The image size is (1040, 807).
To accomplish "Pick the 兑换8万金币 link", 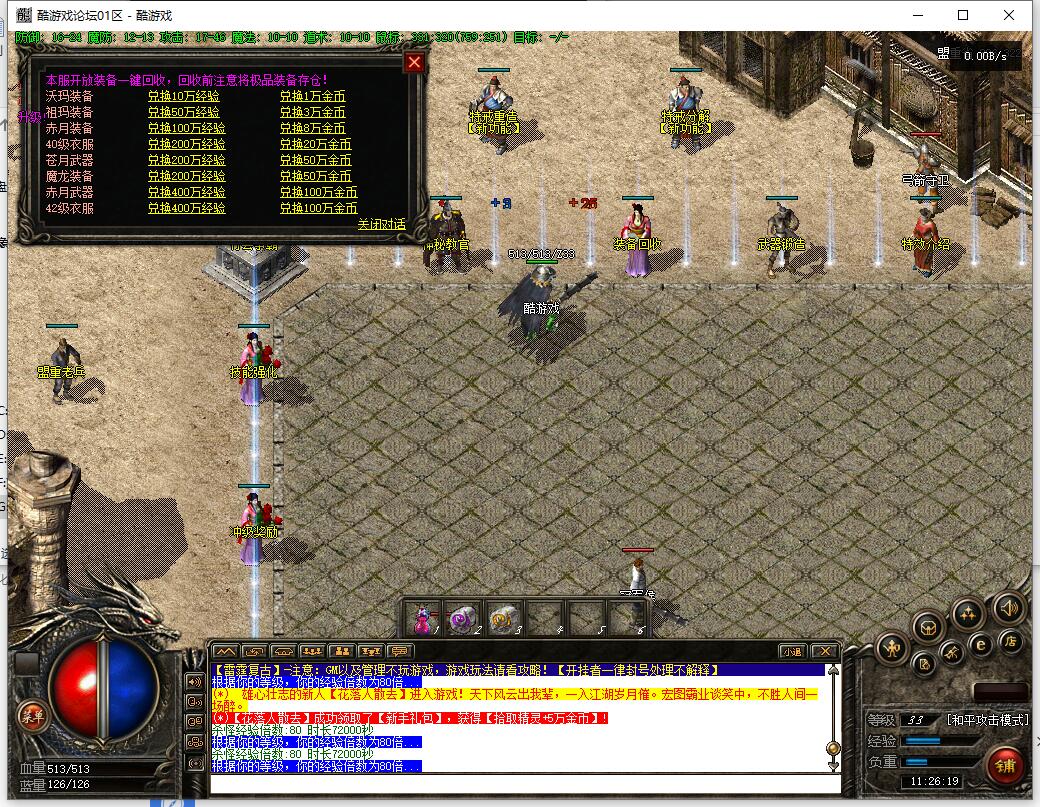I will 312,128.
